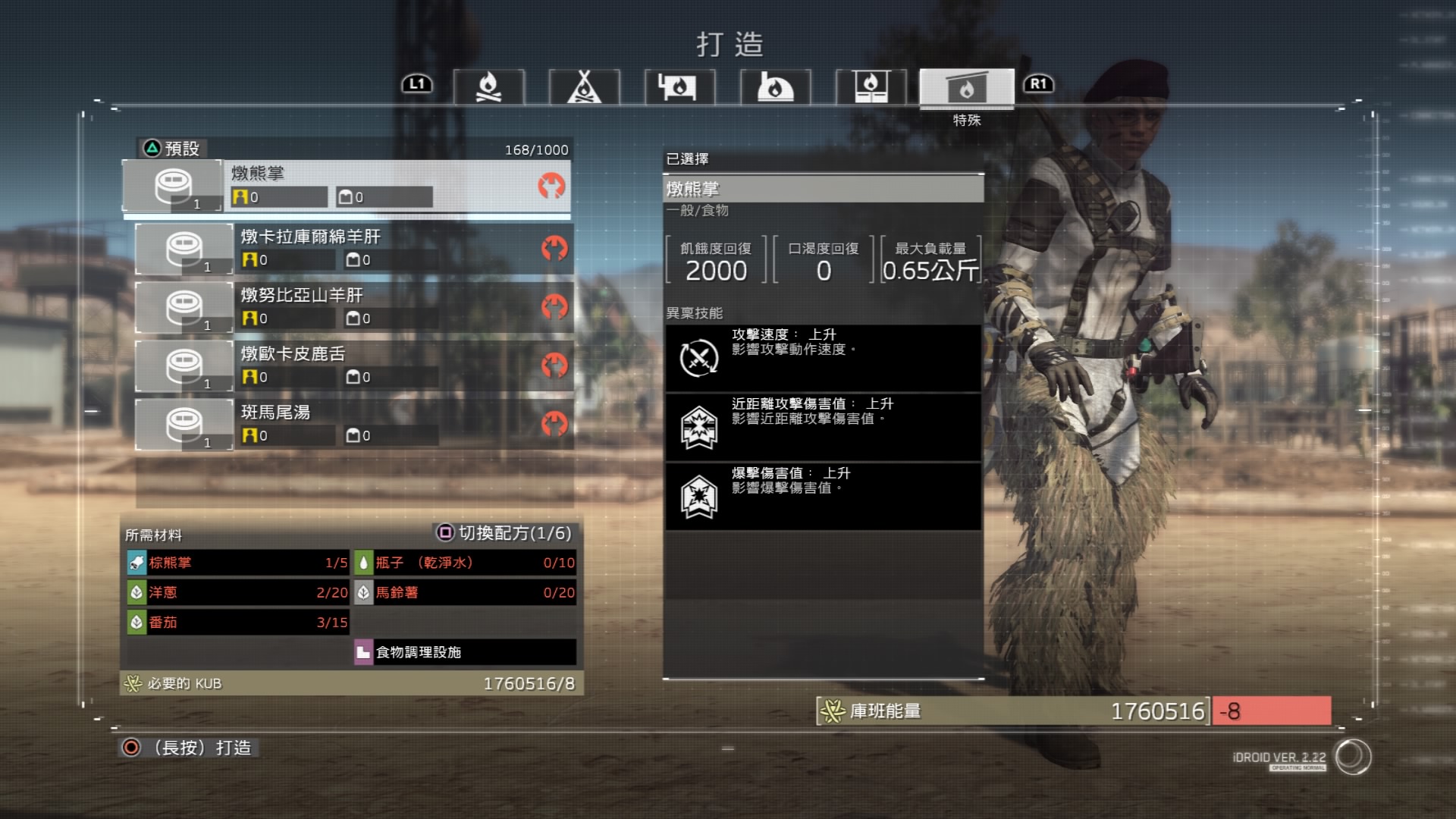This screenshot has width=1456, height=819.
Task: Click the 攻擊速度 skill entry
Action: 823,358
